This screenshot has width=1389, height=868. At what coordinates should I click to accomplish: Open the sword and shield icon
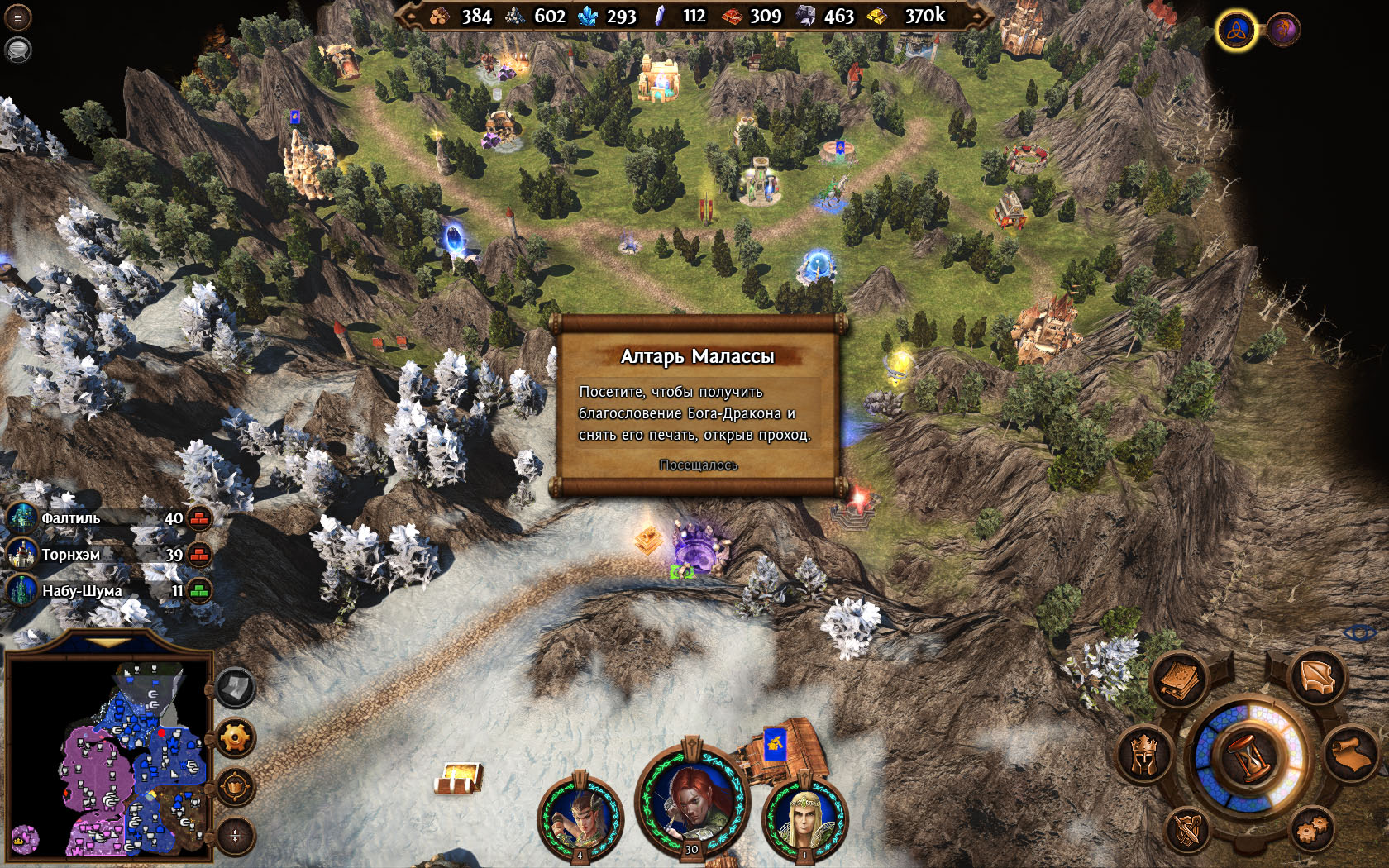pyautogui.click(x=1187, y=829)
